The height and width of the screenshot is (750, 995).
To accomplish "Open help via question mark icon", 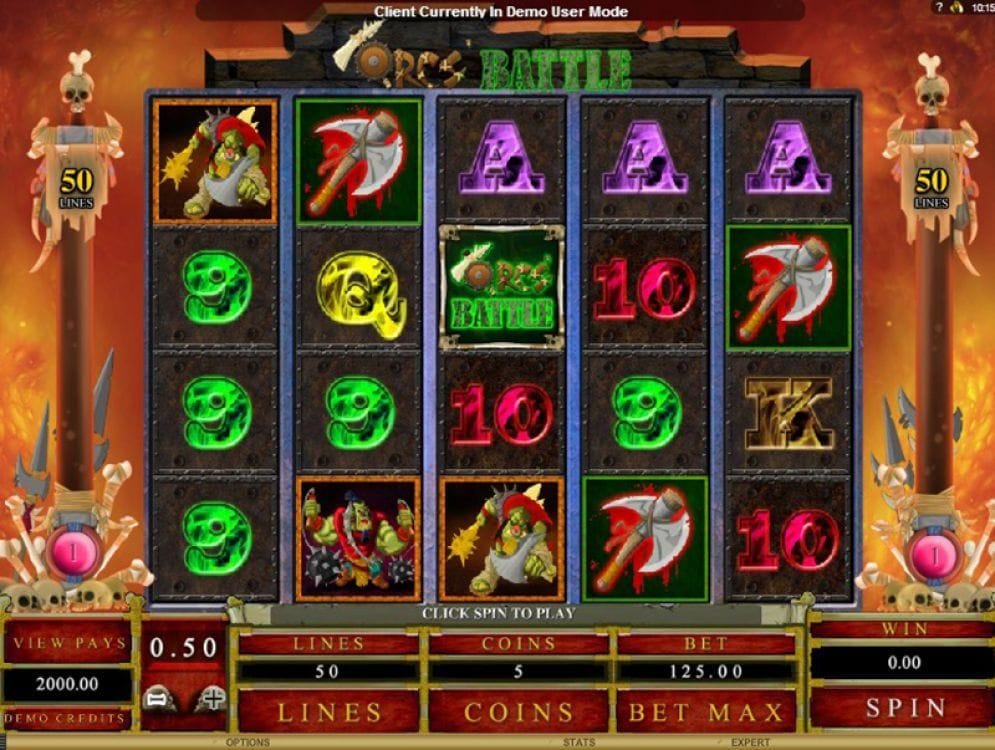I will [x=939, y=7].
